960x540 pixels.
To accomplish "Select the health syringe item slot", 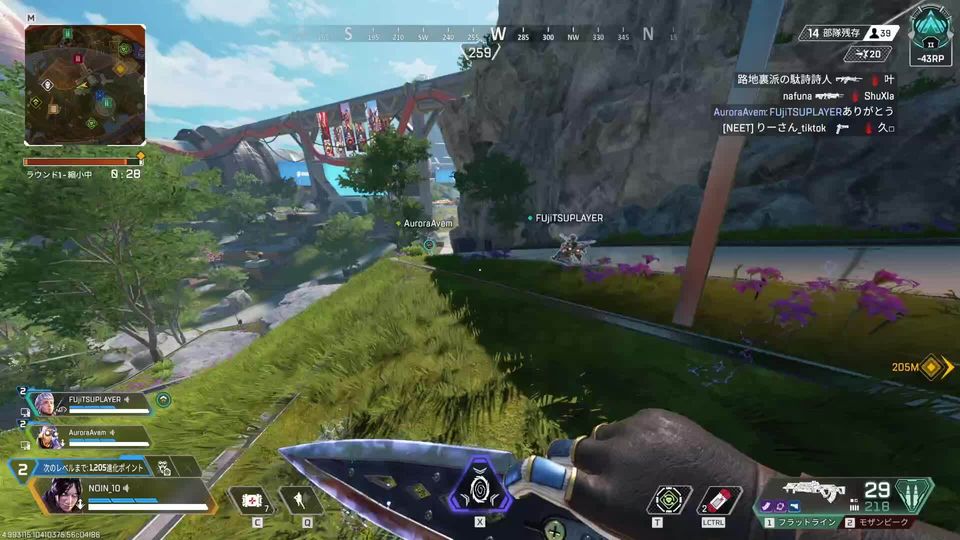I will coord(252,500).
